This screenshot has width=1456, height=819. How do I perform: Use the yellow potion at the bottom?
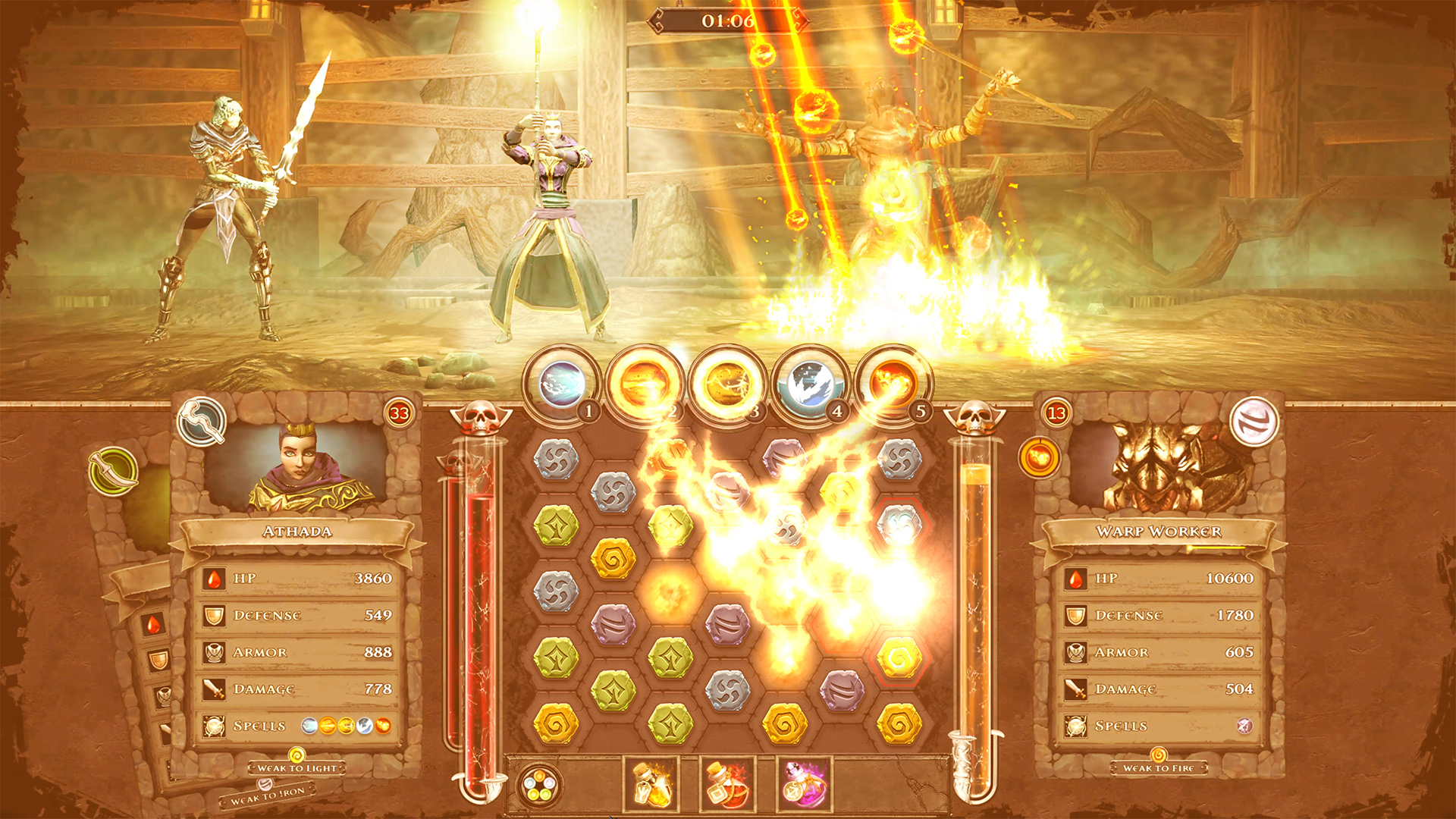[652, 785]
